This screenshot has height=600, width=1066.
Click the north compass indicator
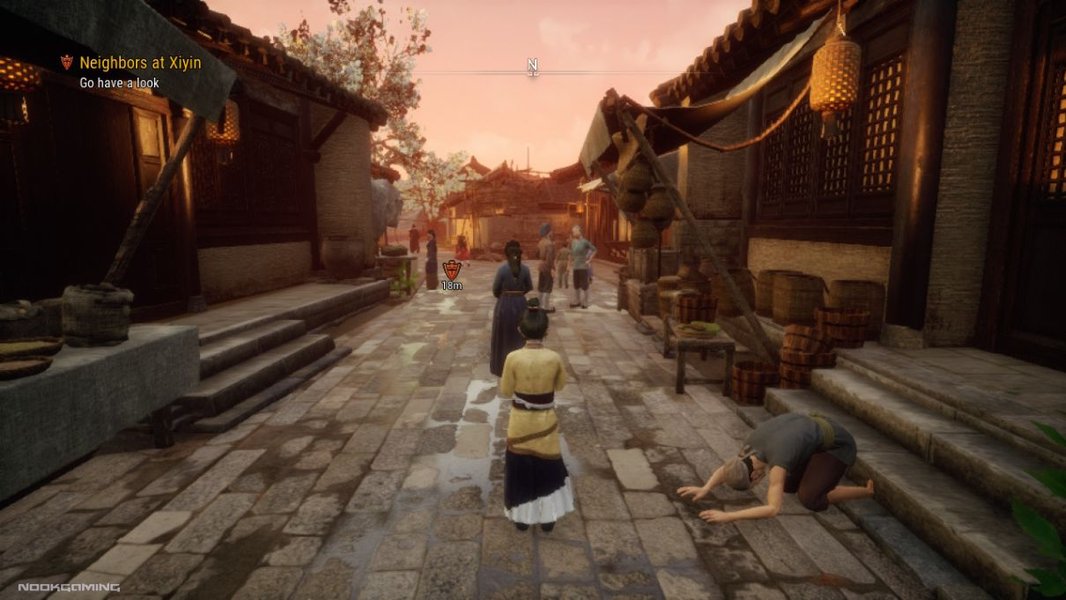click(x=533, y=67)
